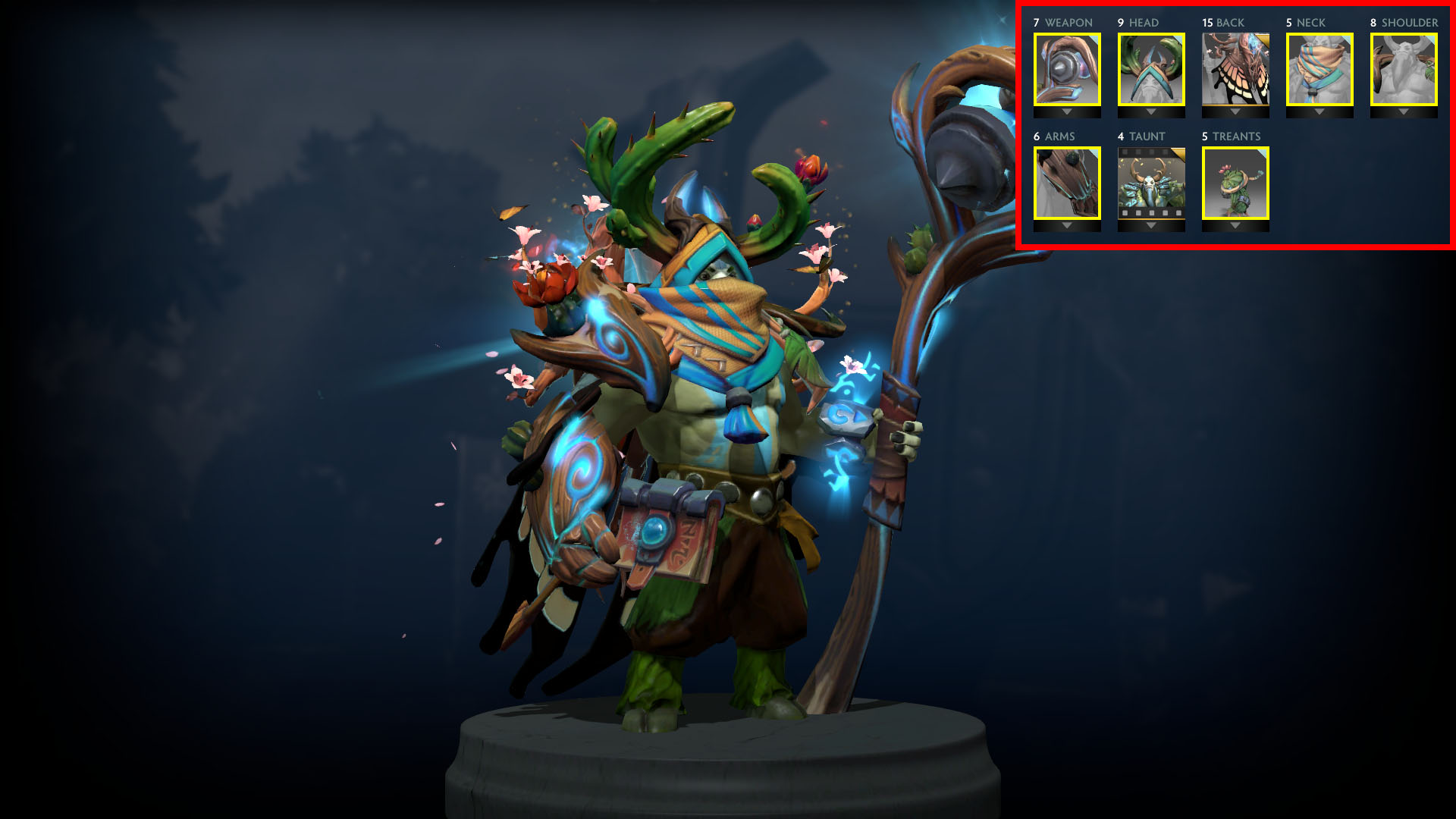1456x819 pixels.
Task: Expand the Weapon slot item list
Action: (1067, 111)
